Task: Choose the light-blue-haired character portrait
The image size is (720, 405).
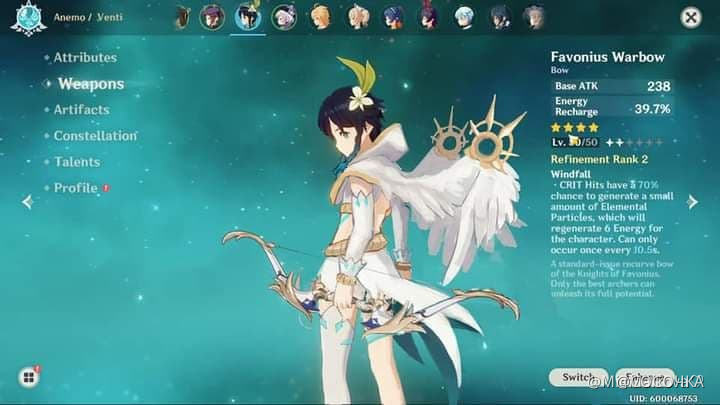Action: [x=464, y=16]
